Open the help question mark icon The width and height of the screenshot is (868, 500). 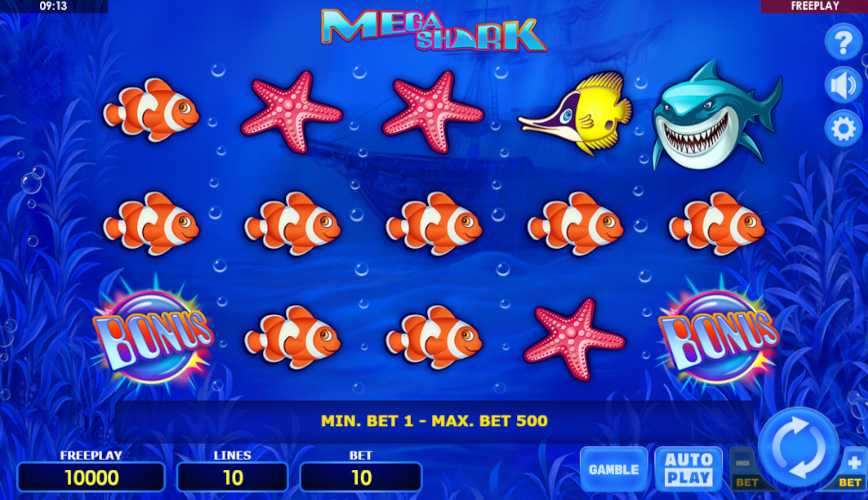(842, 43)
